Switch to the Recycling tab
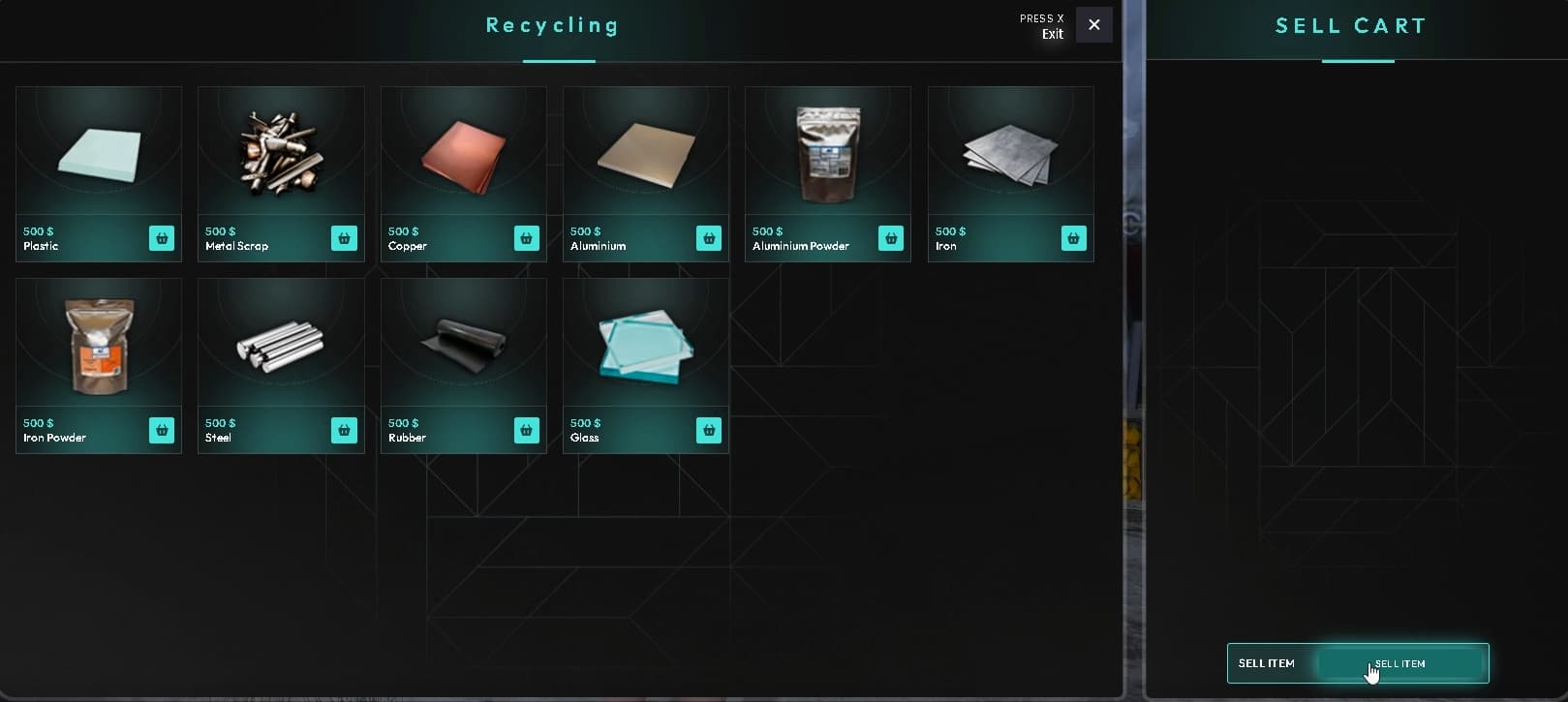 [x=552, y=25]
